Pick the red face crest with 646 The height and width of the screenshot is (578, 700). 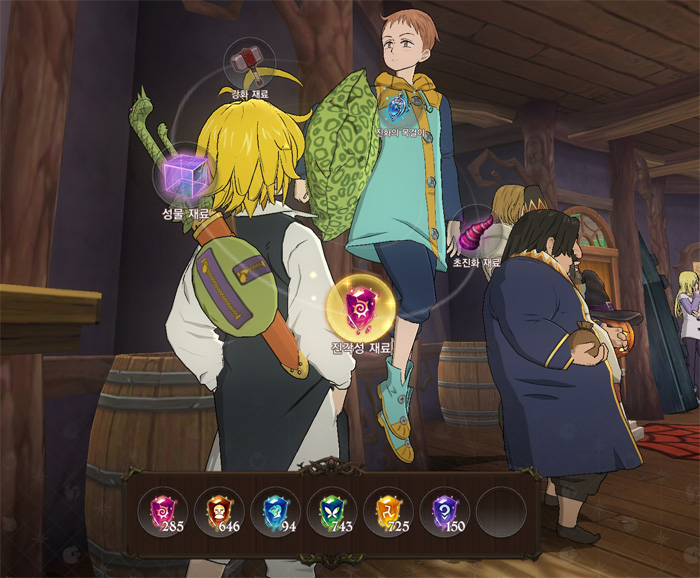(218, 511)
